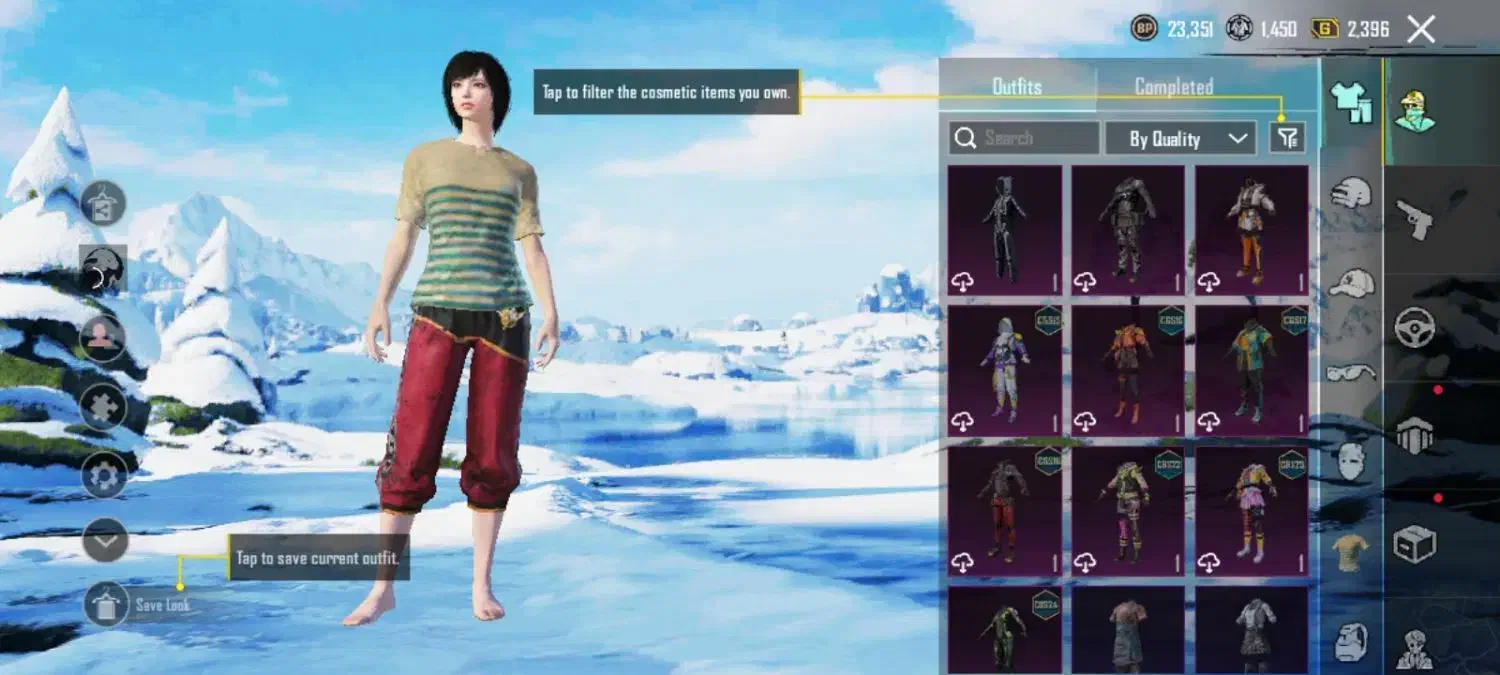Select the black skeleton suit outfit
Screen dimensions: 1500x675
[1005, 230]
